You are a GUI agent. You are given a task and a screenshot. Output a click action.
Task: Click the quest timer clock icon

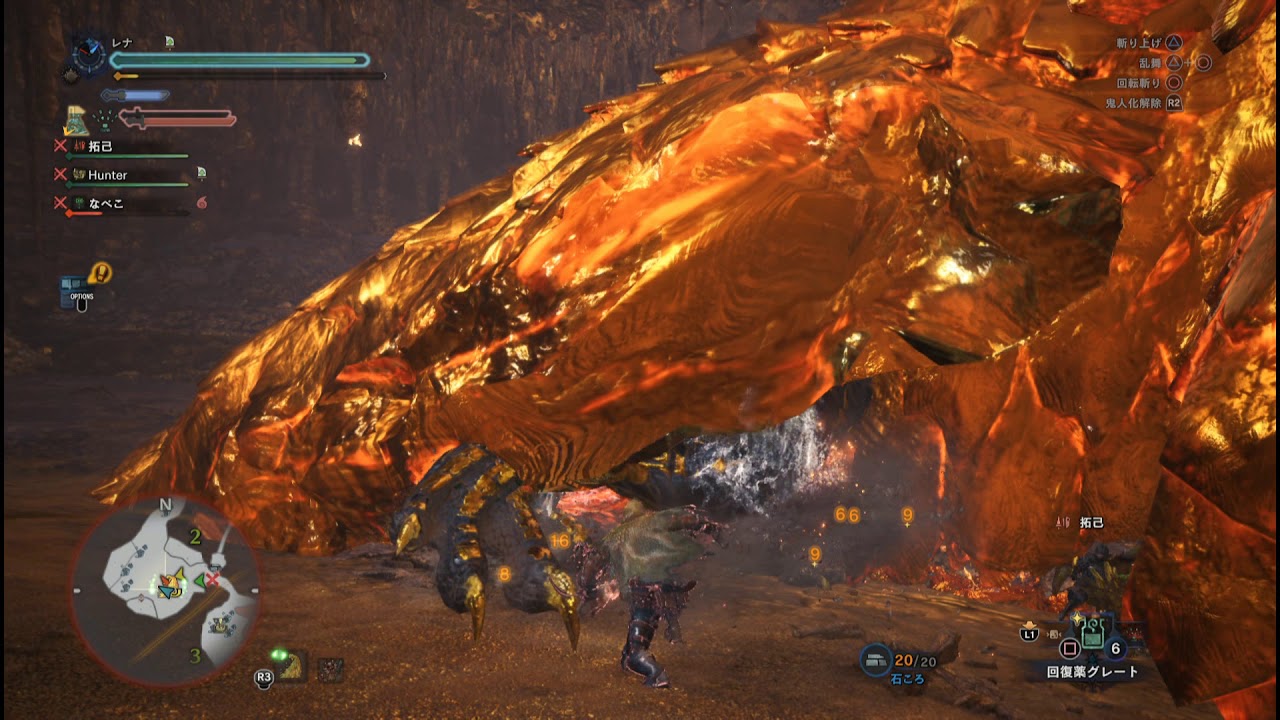[88, 56]
